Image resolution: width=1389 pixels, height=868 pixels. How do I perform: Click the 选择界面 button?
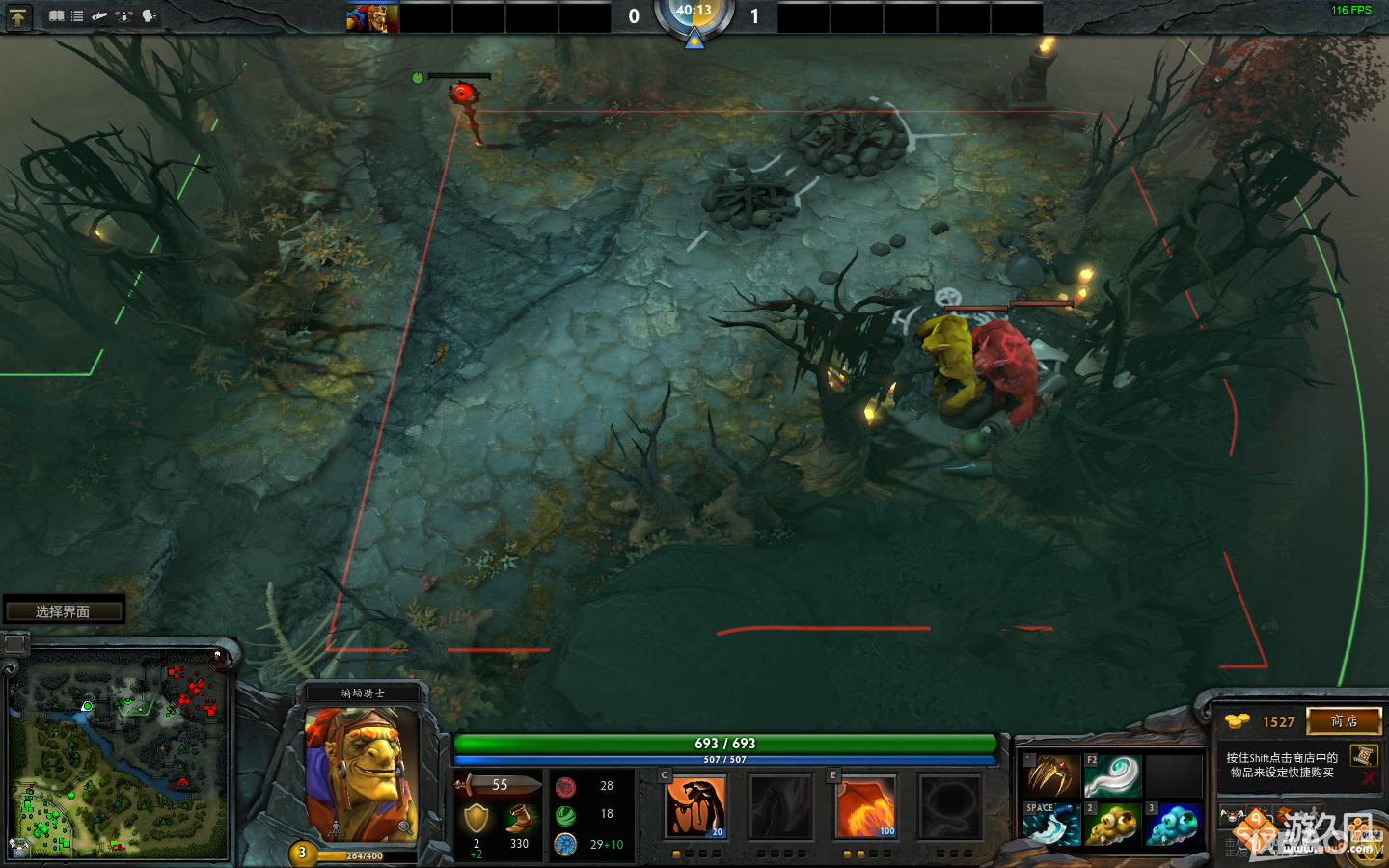64,609
